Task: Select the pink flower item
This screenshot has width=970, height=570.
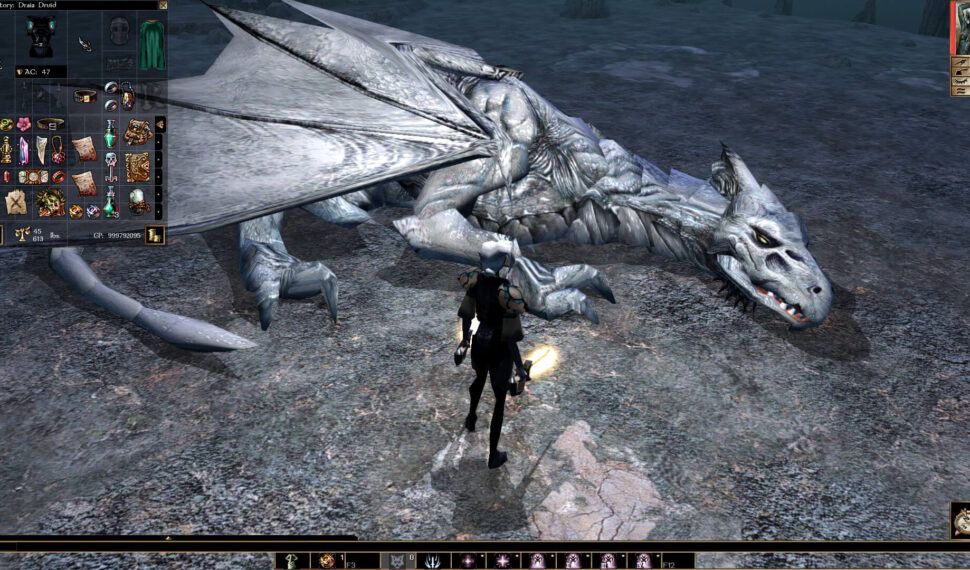Action: (23, 124)
